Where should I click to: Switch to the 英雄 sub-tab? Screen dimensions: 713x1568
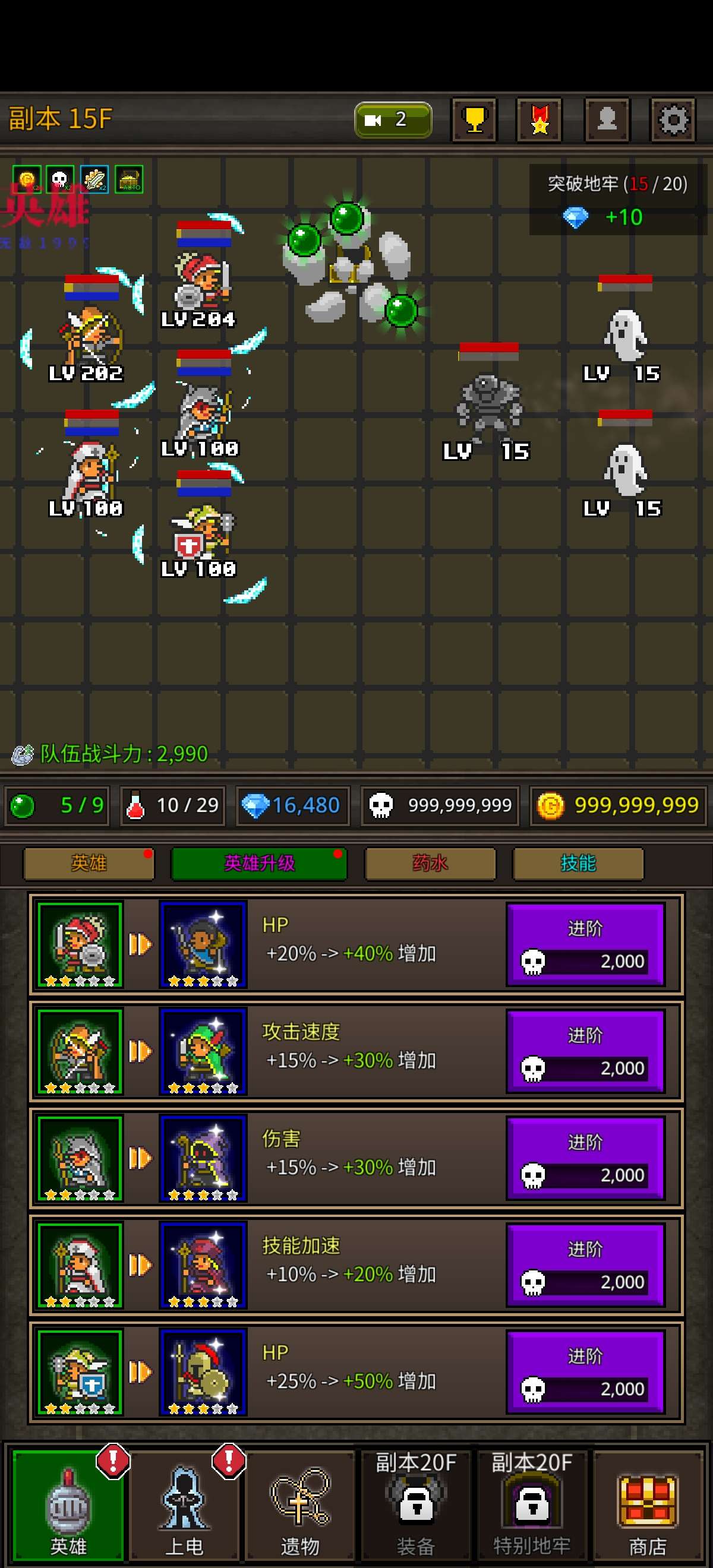(x=89, y=863)
